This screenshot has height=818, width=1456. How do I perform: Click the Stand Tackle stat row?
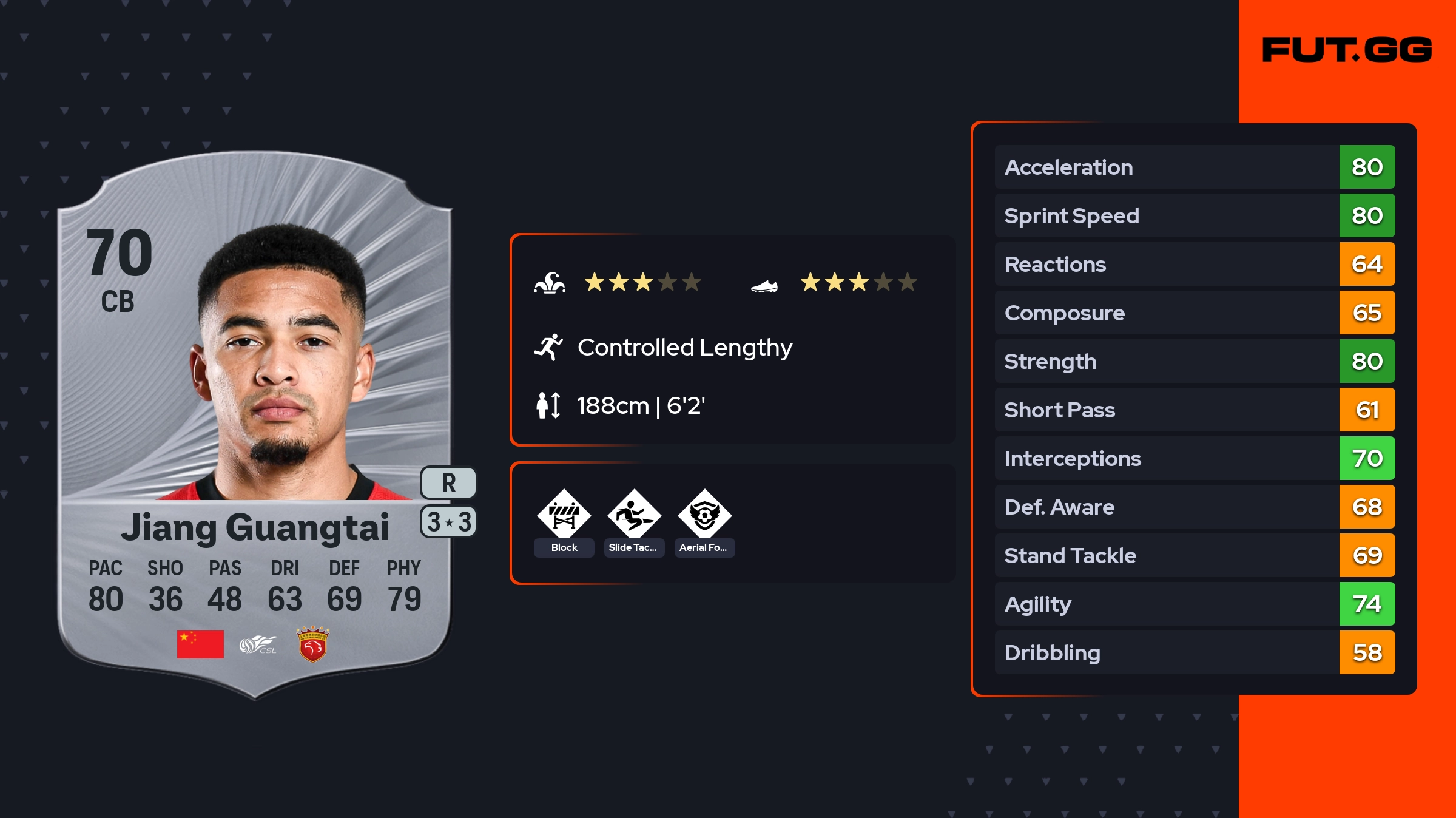1194,555
